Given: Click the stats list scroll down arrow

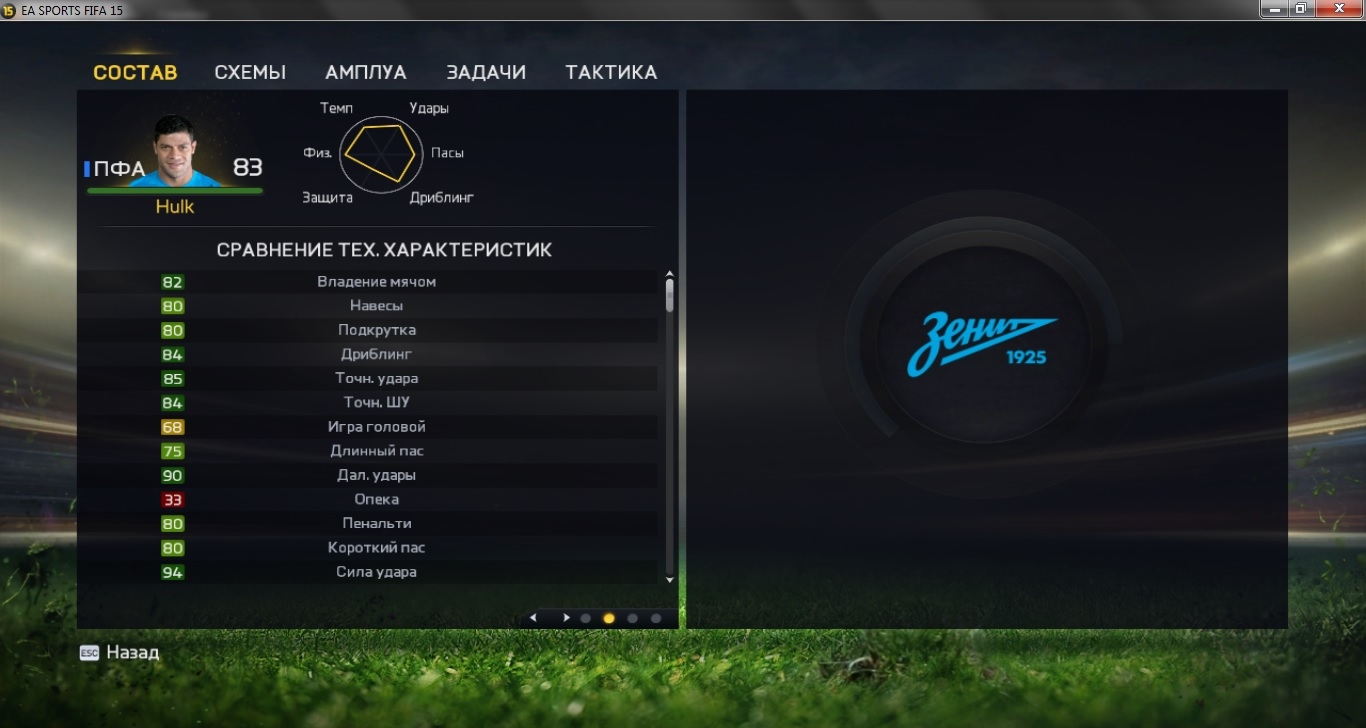Looking at the screenshot, I should coord(670,579).
